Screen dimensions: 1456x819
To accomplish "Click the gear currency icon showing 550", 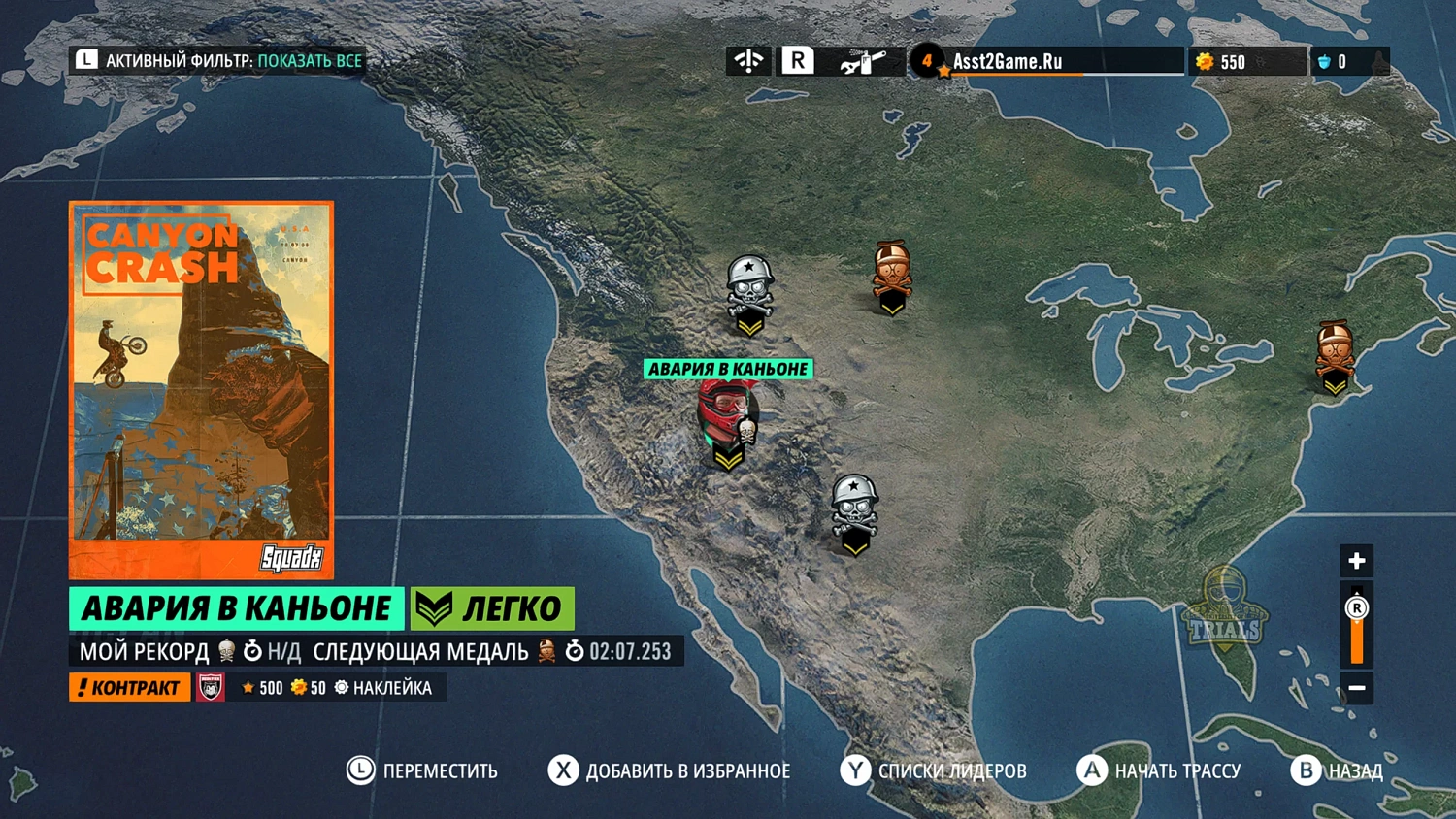I will coord(1204,61).
